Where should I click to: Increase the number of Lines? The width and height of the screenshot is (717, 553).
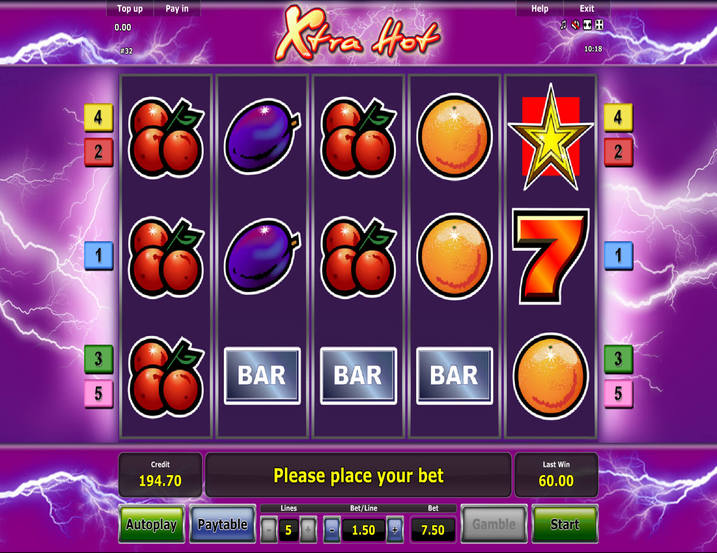coord(308,530)
